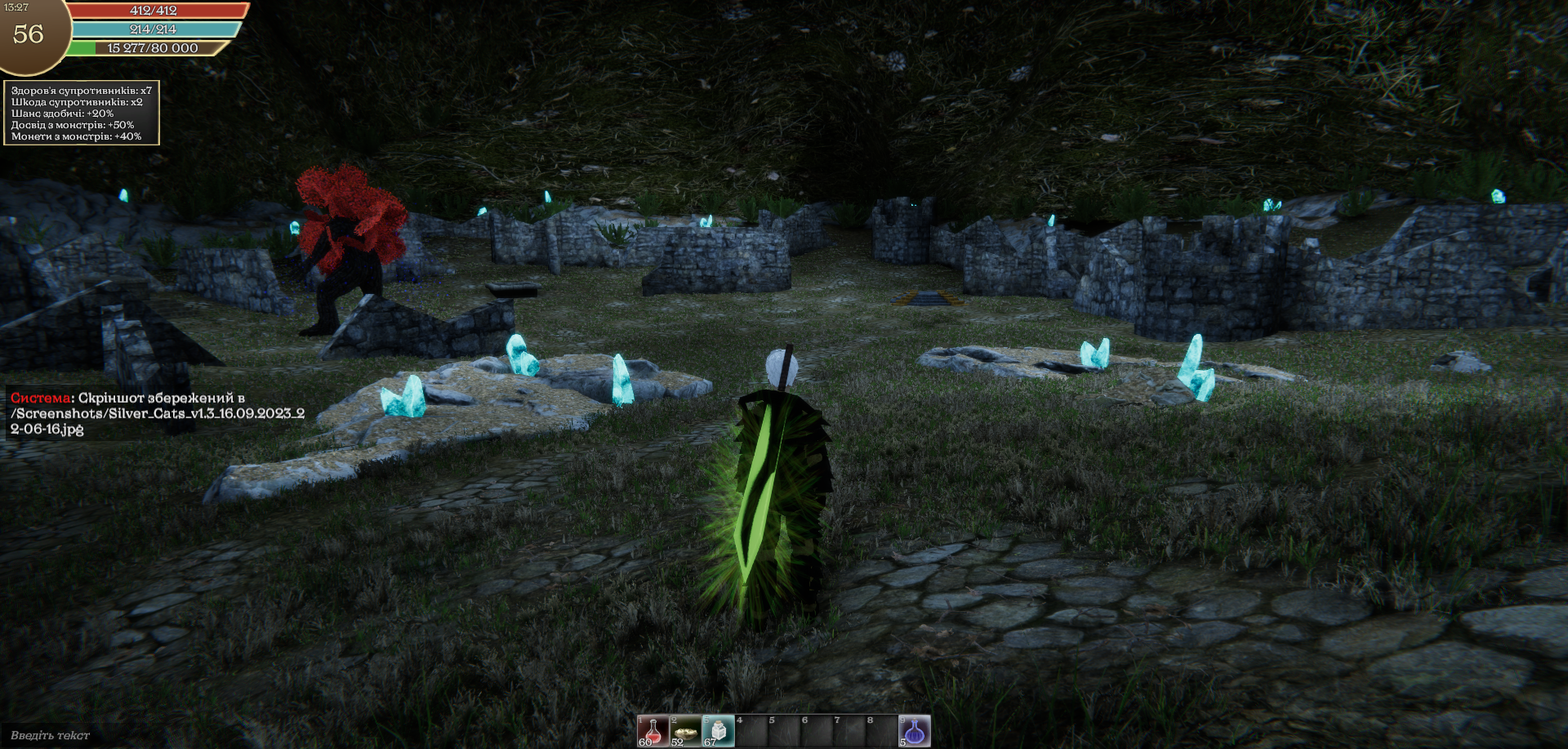The image size is (1568, 749).
Task: Use the white bottle item in slot 3
Action: (718, 731)
